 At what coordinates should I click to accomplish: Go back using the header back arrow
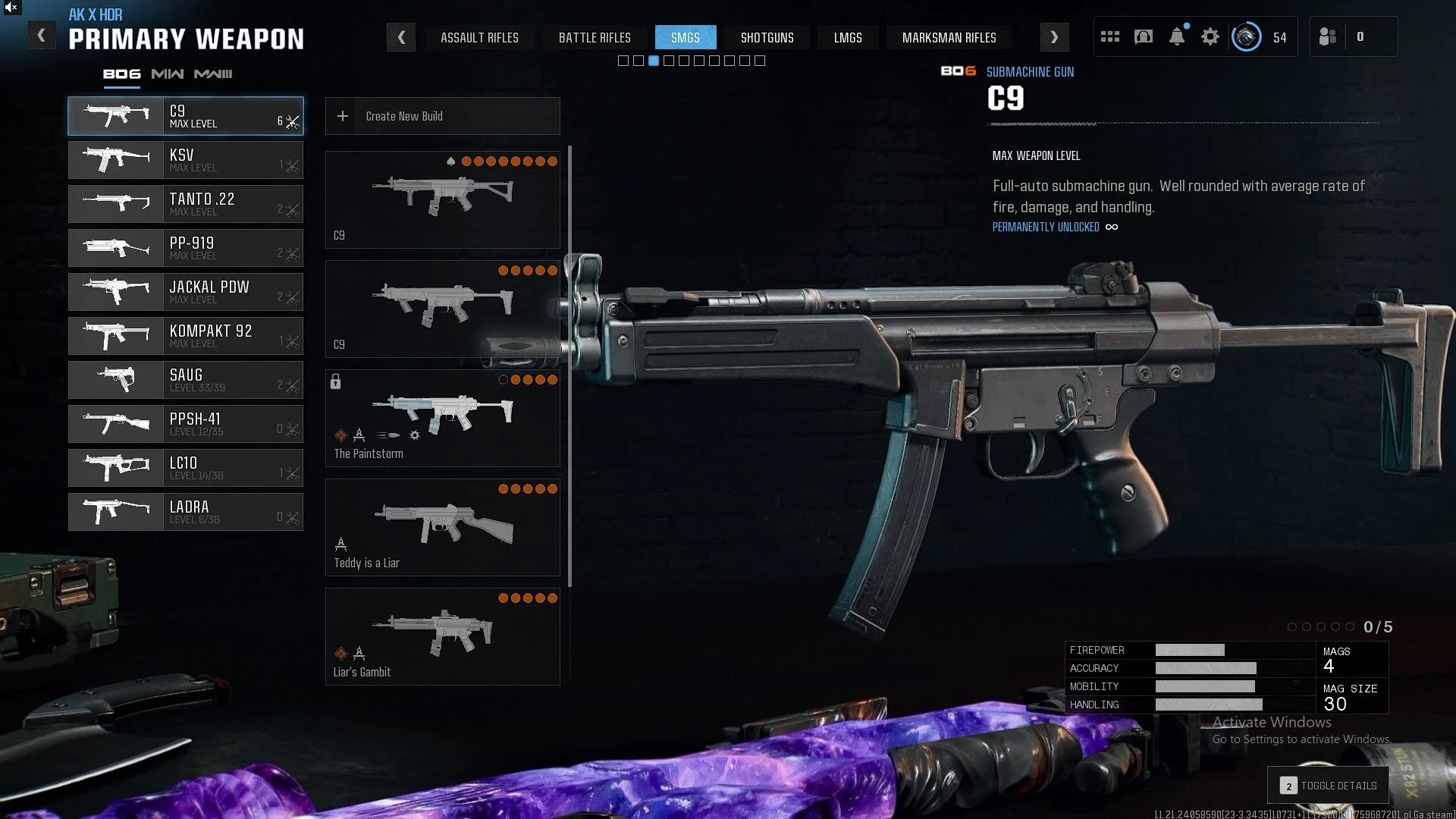42,36
